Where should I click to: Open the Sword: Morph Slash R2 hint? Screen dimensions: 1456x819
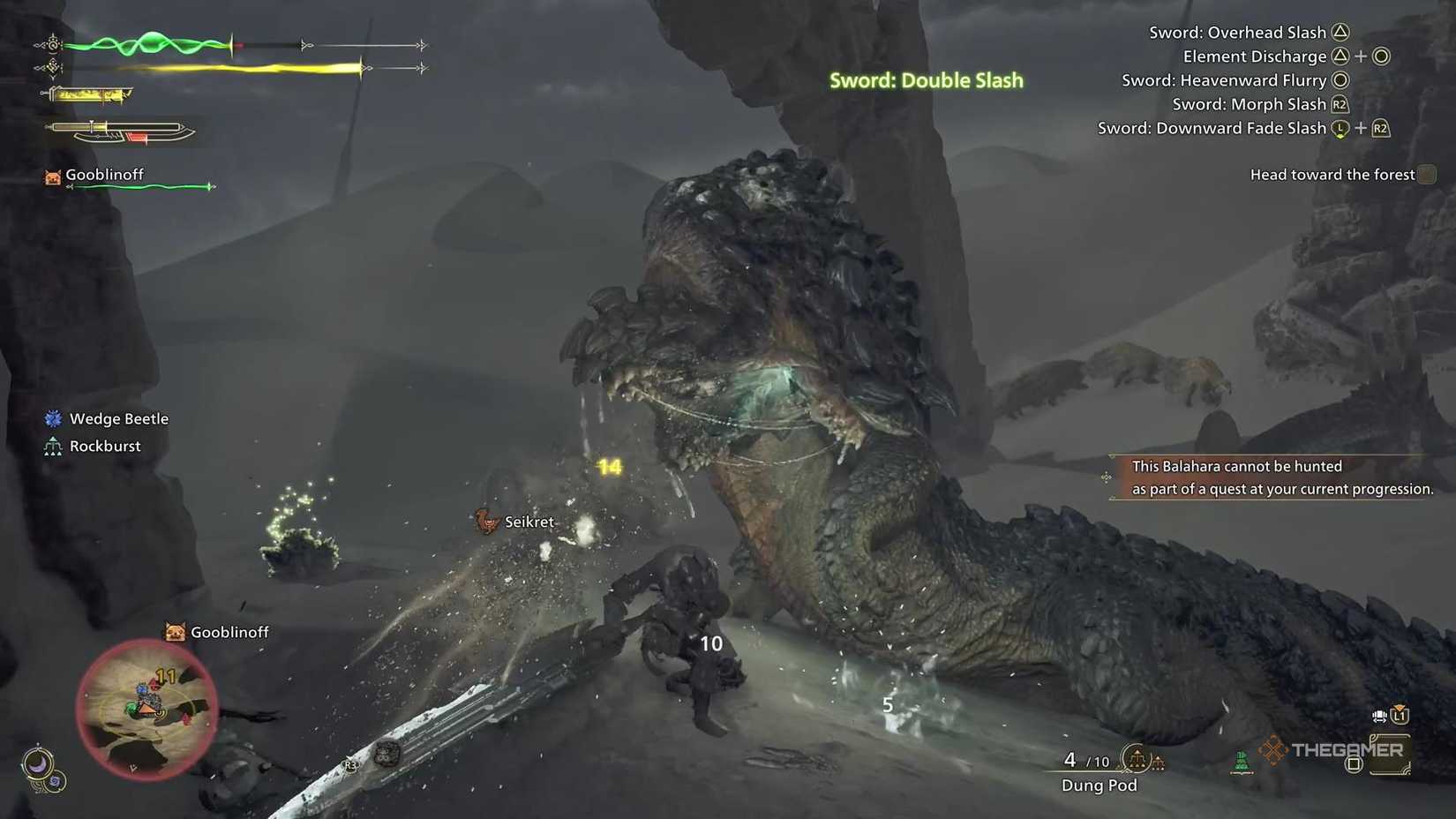coord(1260,103)
